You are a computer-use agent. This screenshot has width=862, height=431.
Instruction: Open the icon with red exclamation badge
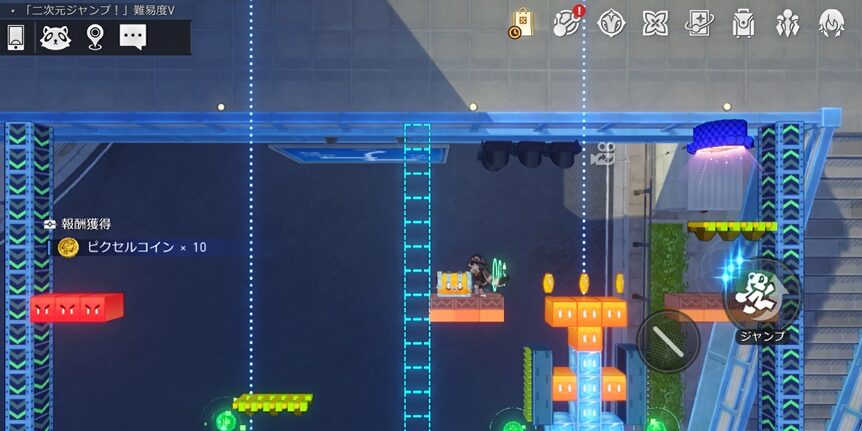tap(567, 22)
